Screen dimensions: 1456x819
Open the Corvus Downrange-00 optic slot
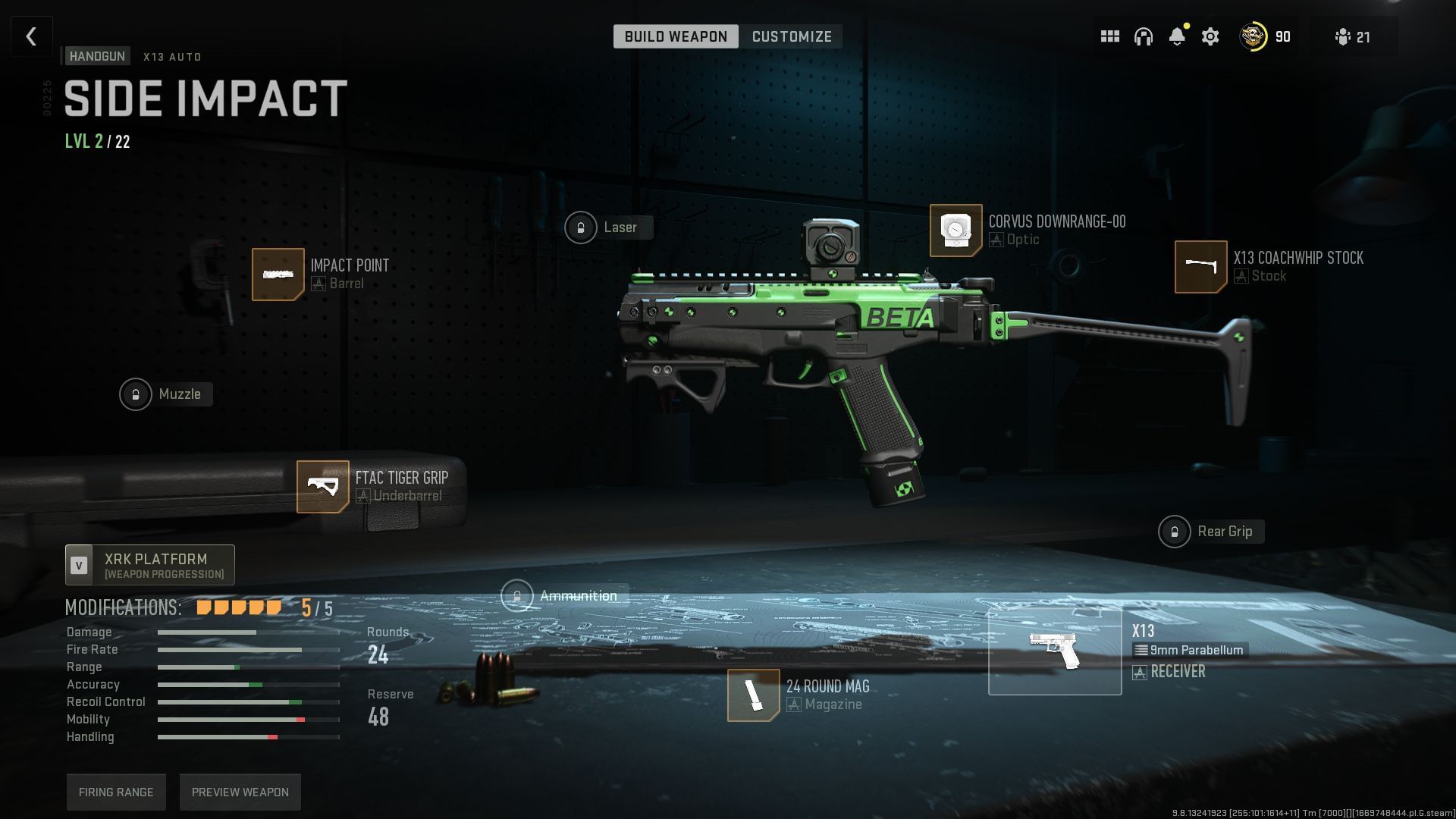pyautogui.click(x=955, y=230)
